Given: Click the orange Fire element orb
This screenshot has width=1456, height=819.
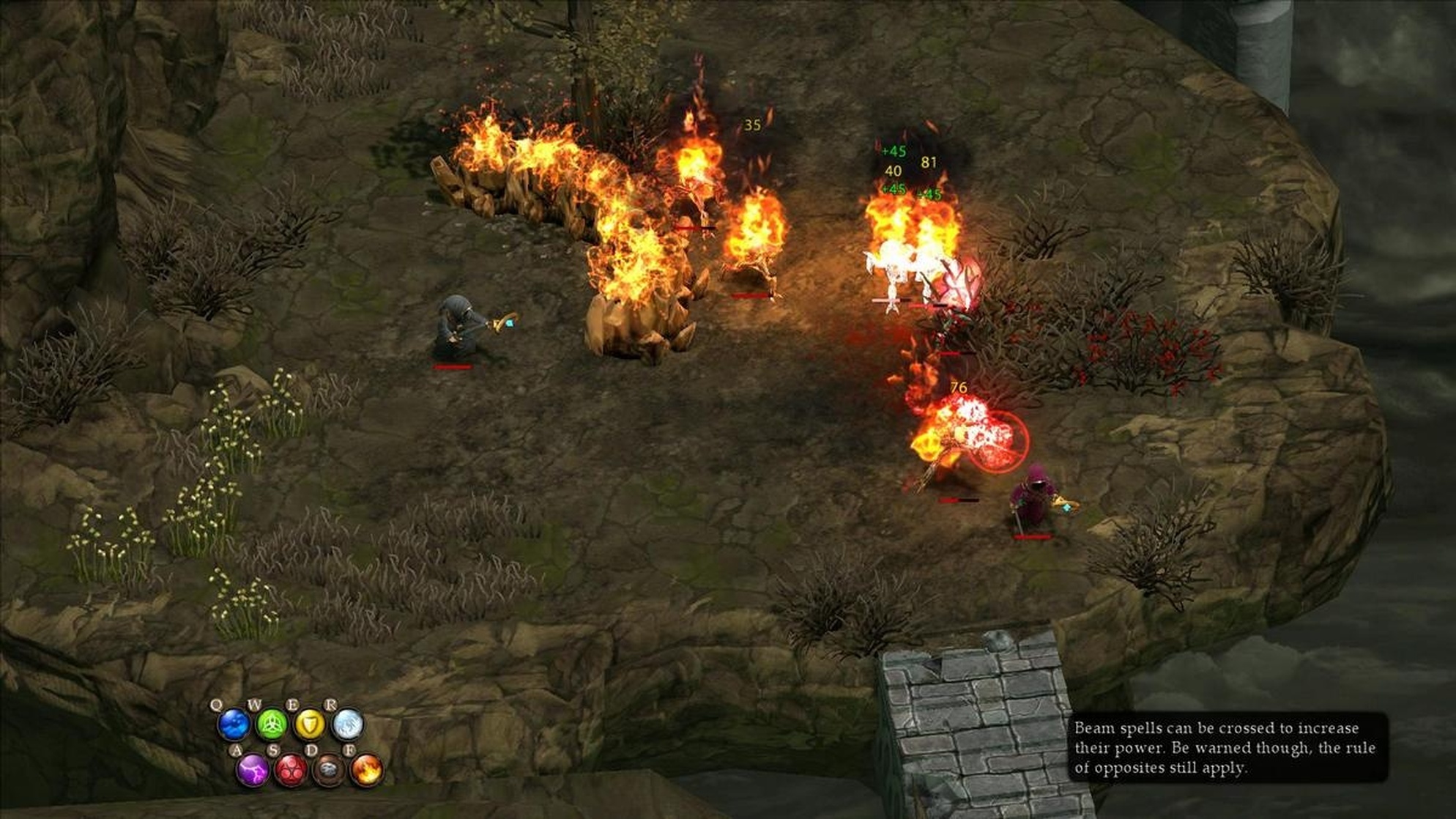Looking at the screenshot, I should click(367, 771).
